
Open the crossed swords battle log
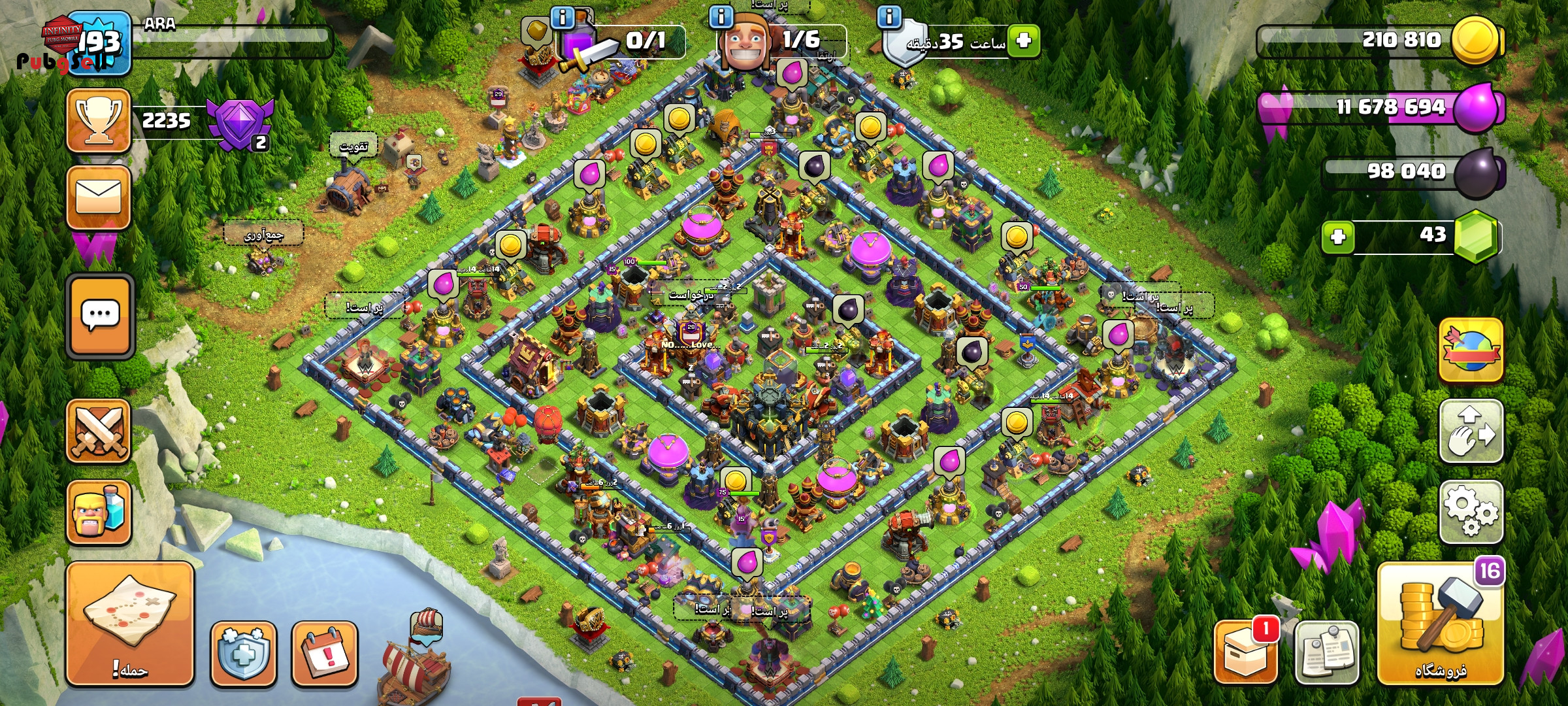pyautogui.click(x=99, y=431)
